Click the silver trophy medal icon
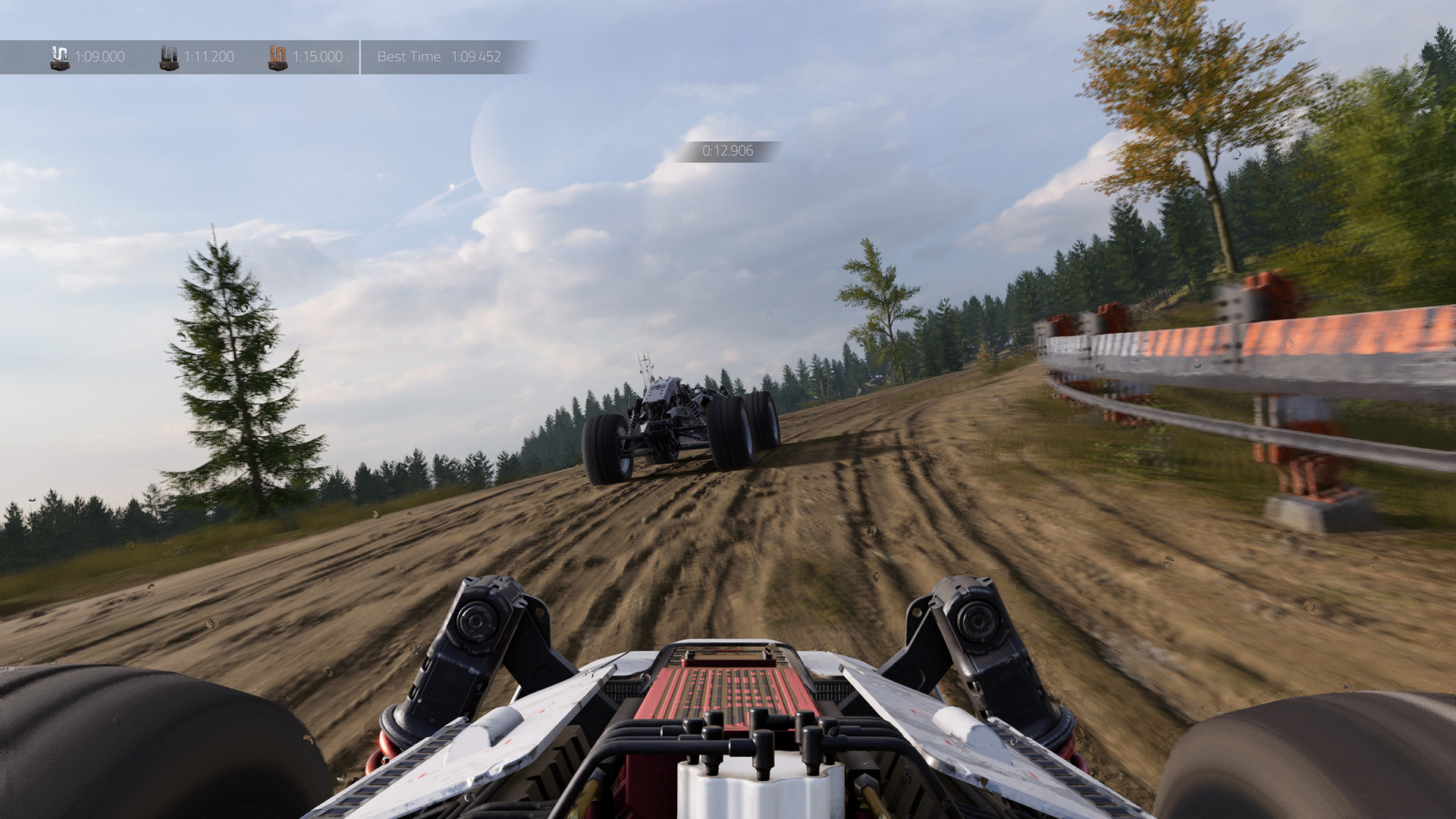This screenshot has height=819, width=1456. [168, 55]
